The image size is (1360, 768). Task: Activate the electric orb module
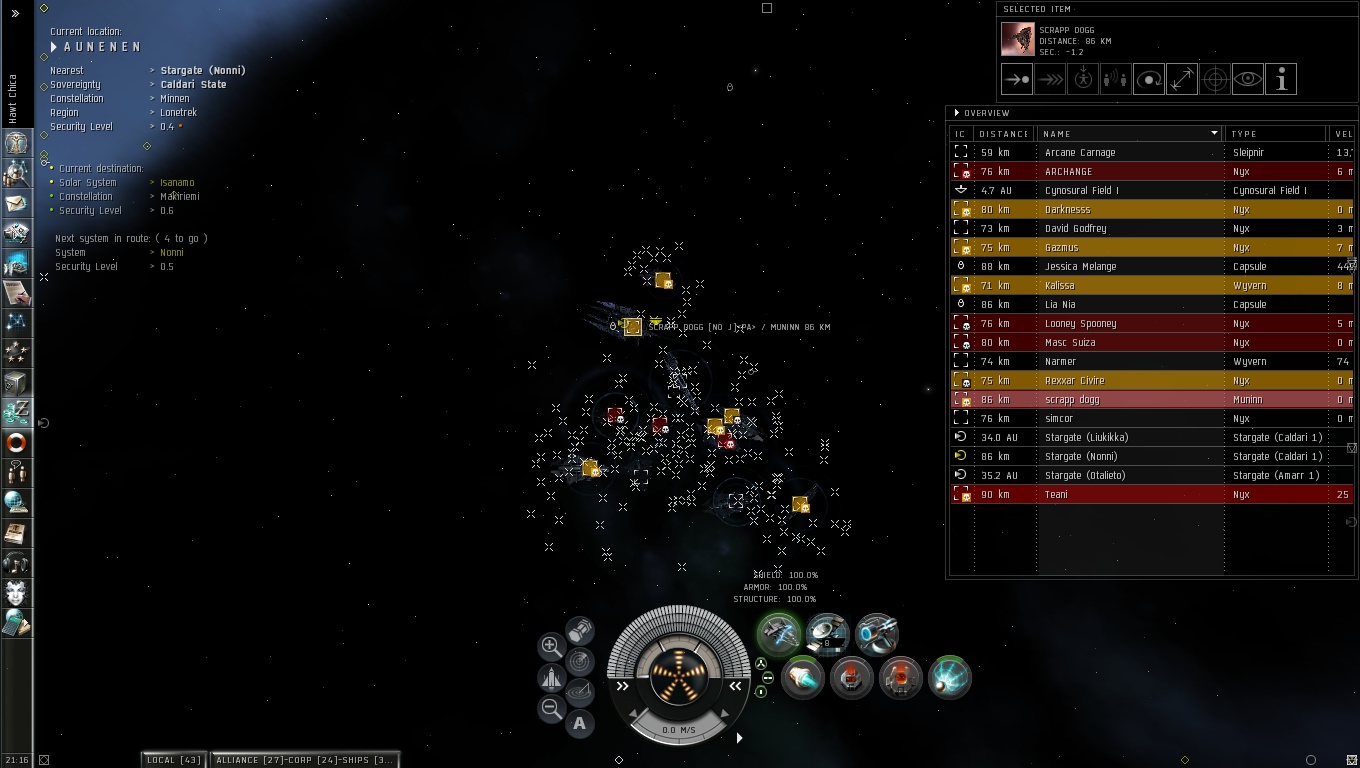[949, 678]
